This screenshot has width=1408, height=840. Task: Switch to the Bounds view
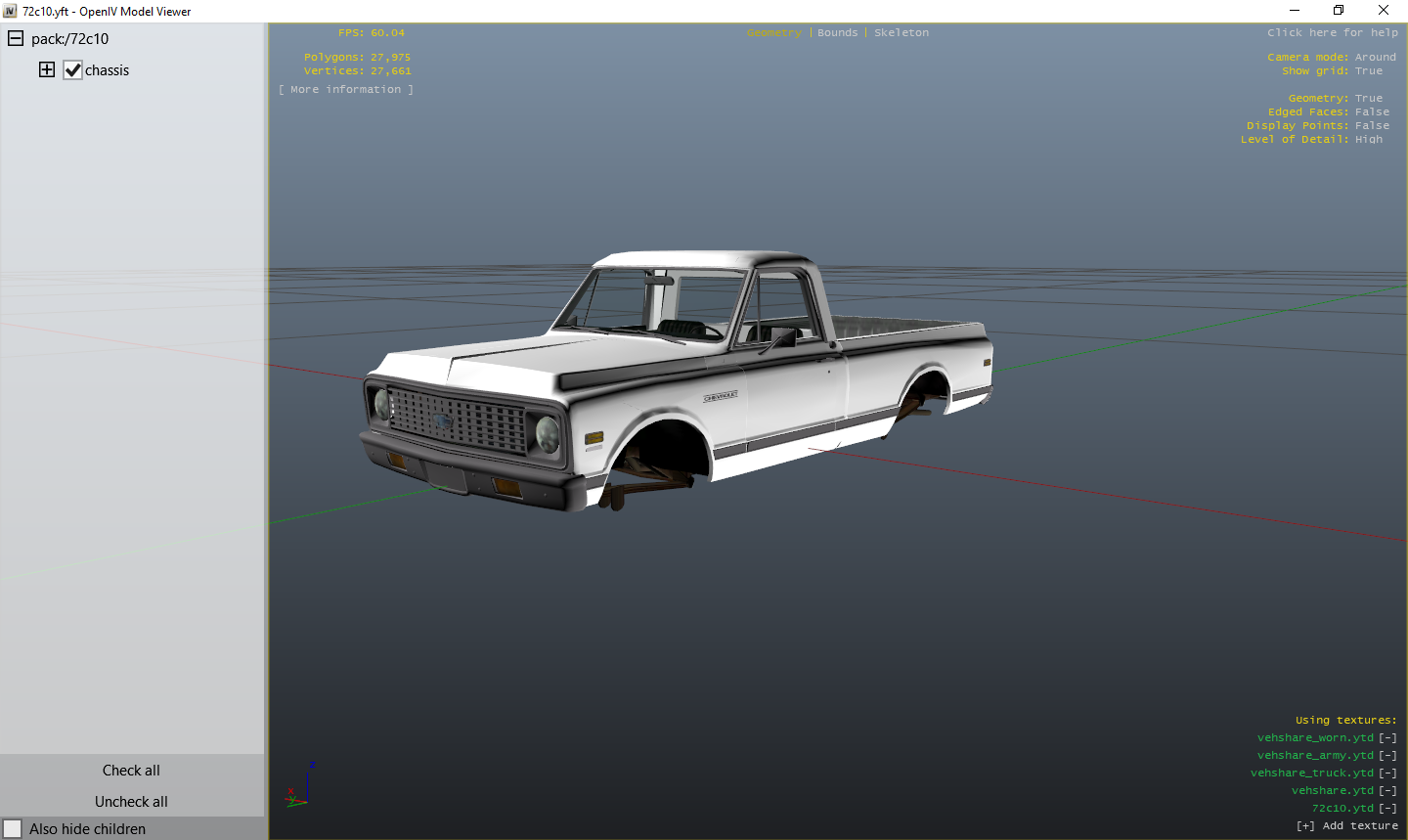click(x=837, y=32)
